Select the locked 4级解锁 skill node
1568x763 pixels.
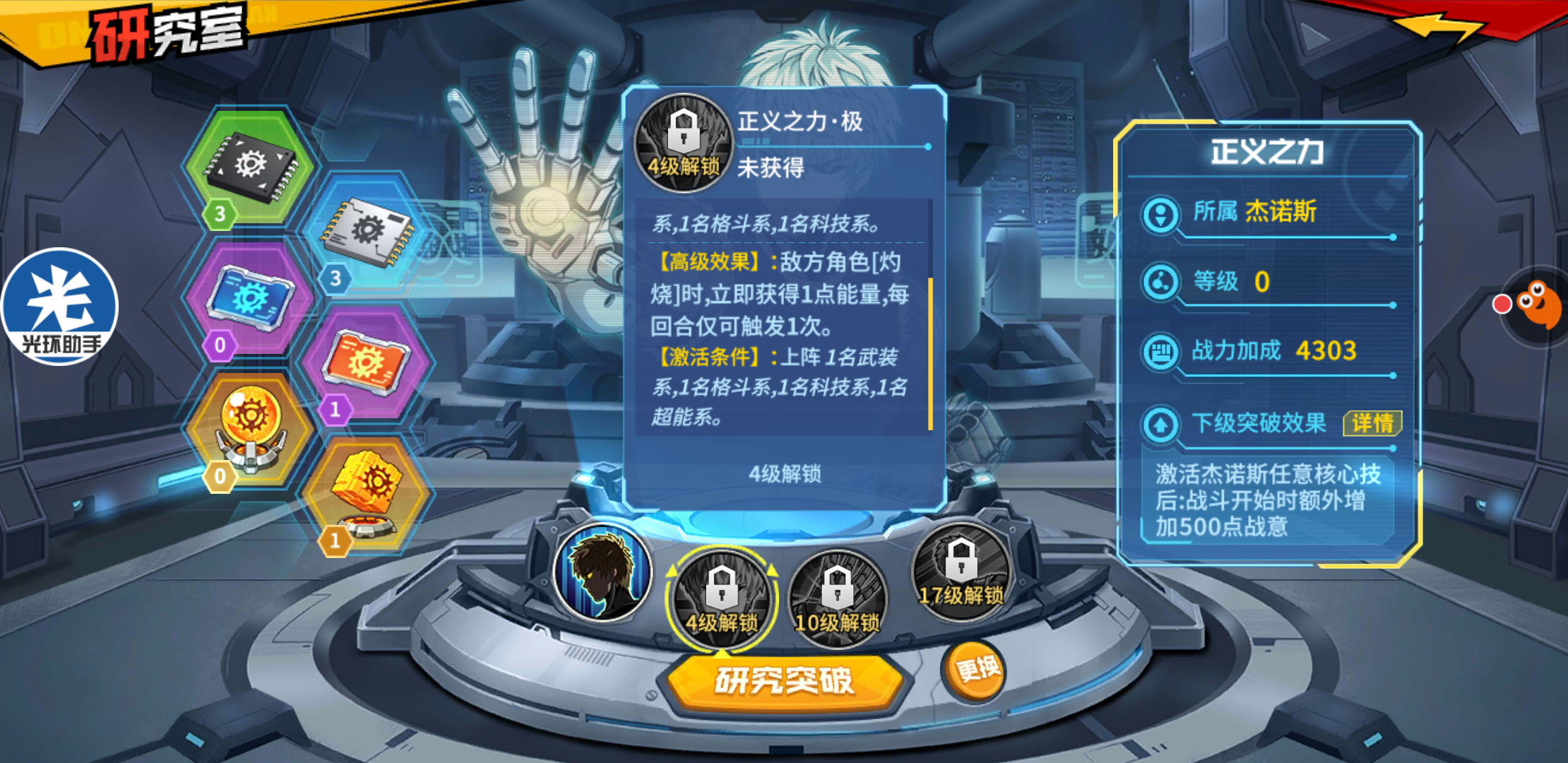(721, 598)
